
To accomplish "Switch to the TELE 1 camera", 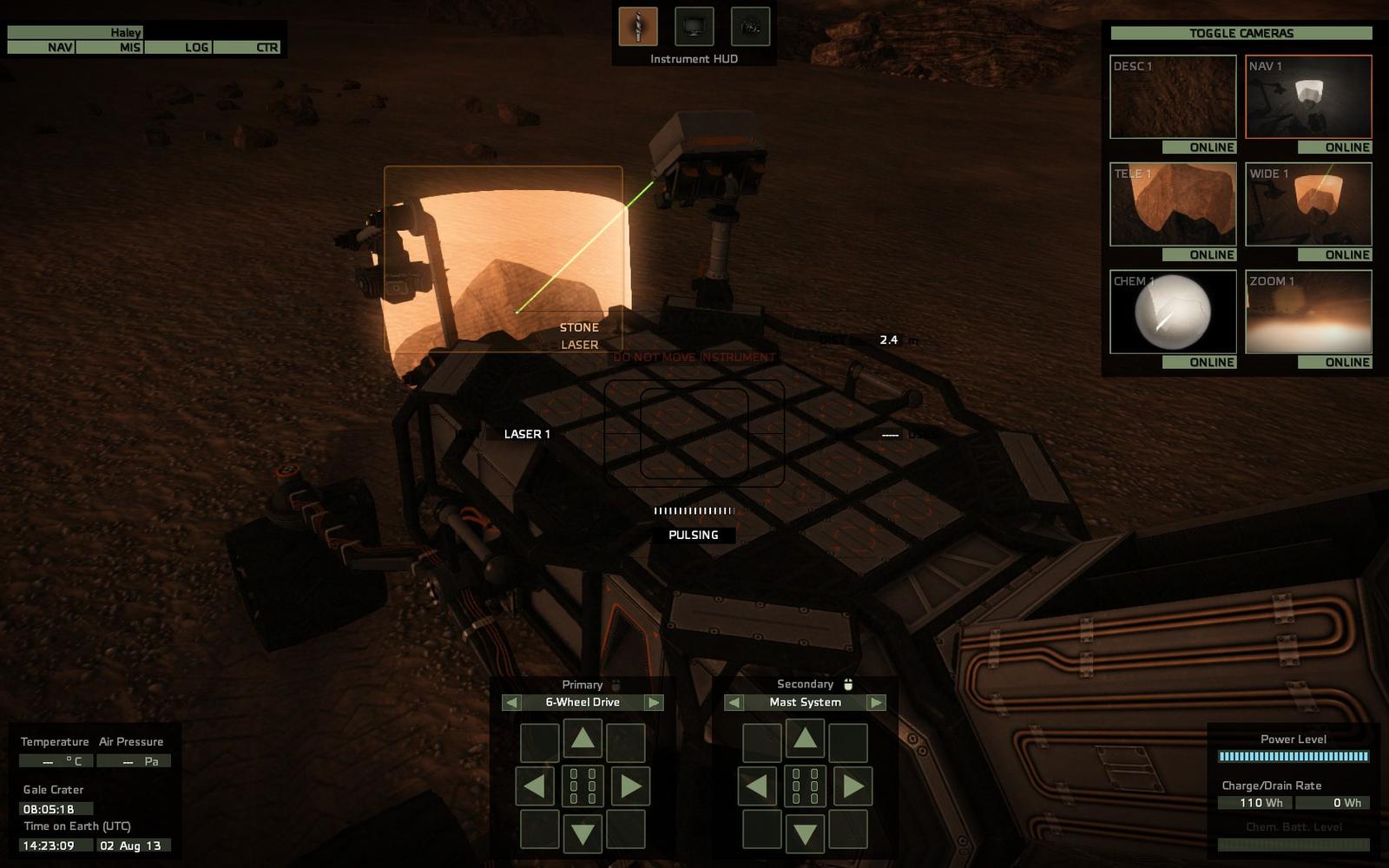I will pyautogui.click(x=1173, y=204).
